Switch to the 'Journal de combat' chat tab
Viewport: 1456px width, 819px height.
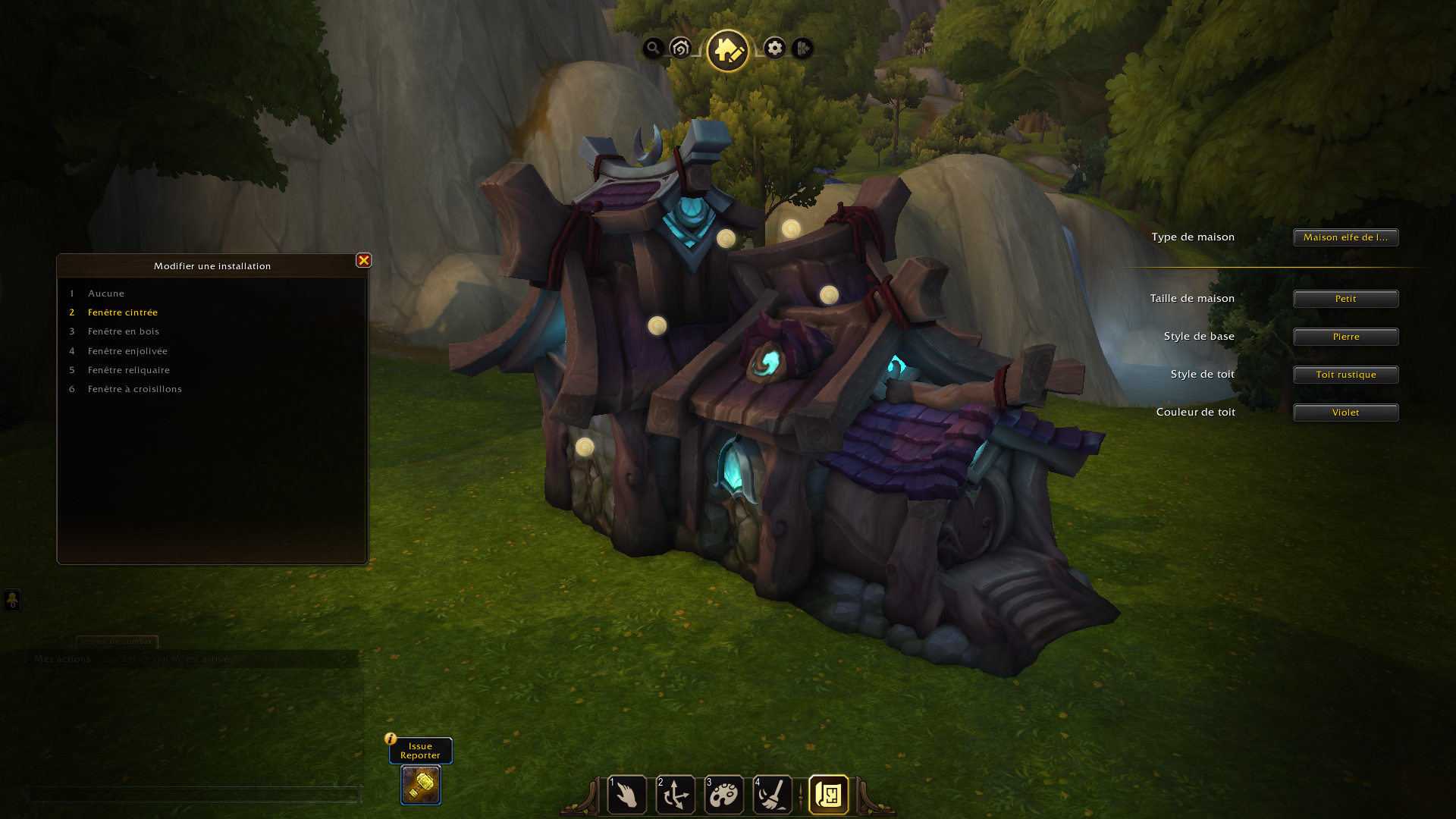click(117, 642)
